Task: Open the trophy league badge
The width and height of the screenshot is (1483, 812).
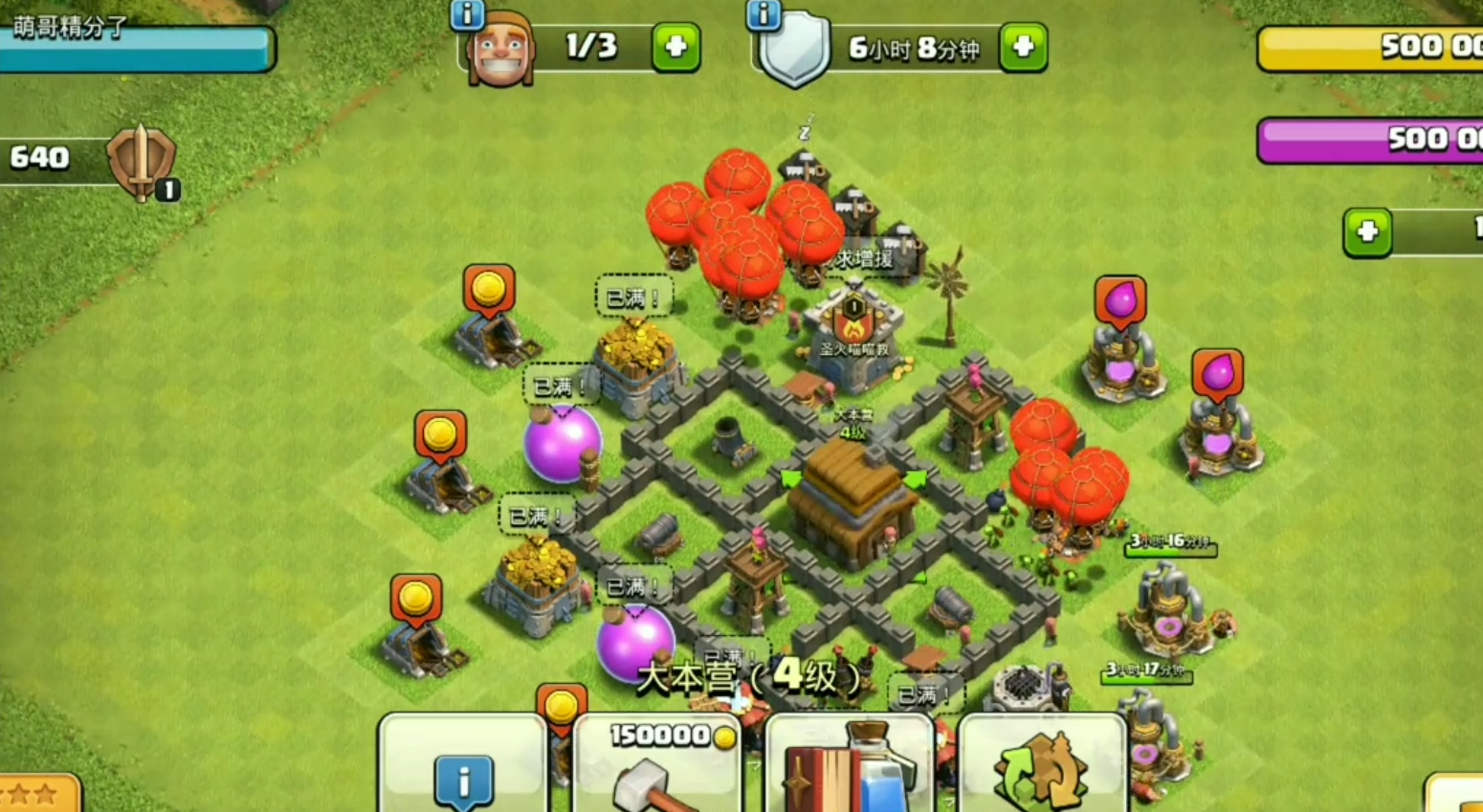Action: coord(142,162)
